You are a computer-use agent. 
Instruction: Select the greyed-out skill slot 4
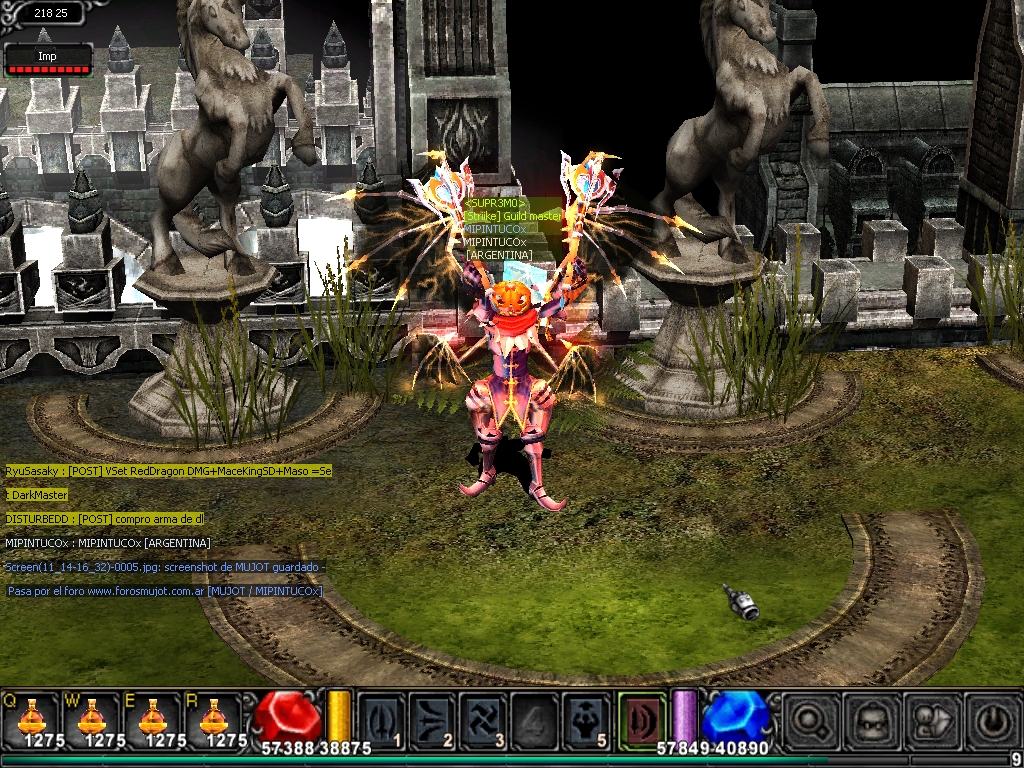534,719
